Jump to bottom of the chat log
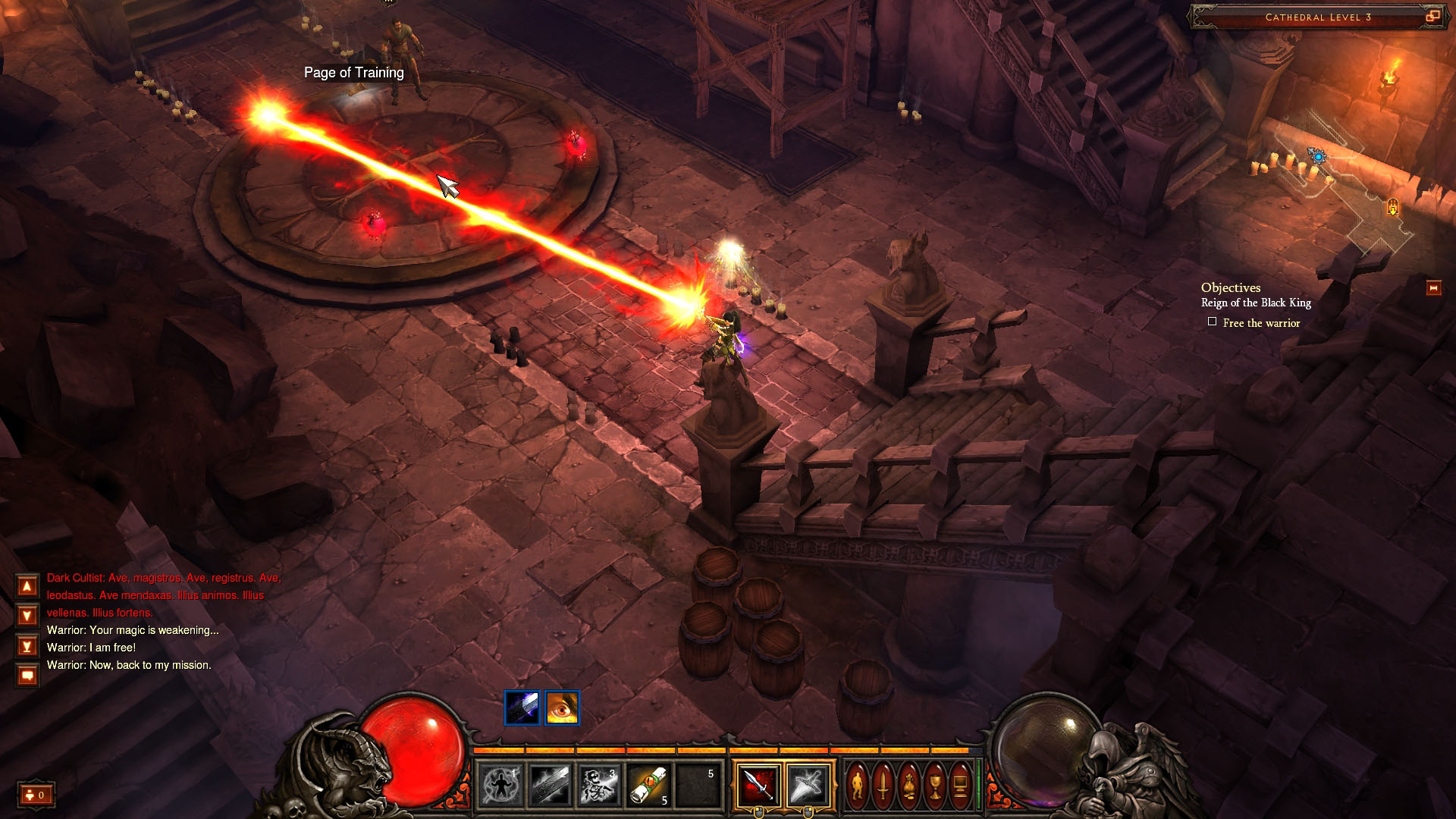This screenshot has width=1456, height=819. [27, 646]
